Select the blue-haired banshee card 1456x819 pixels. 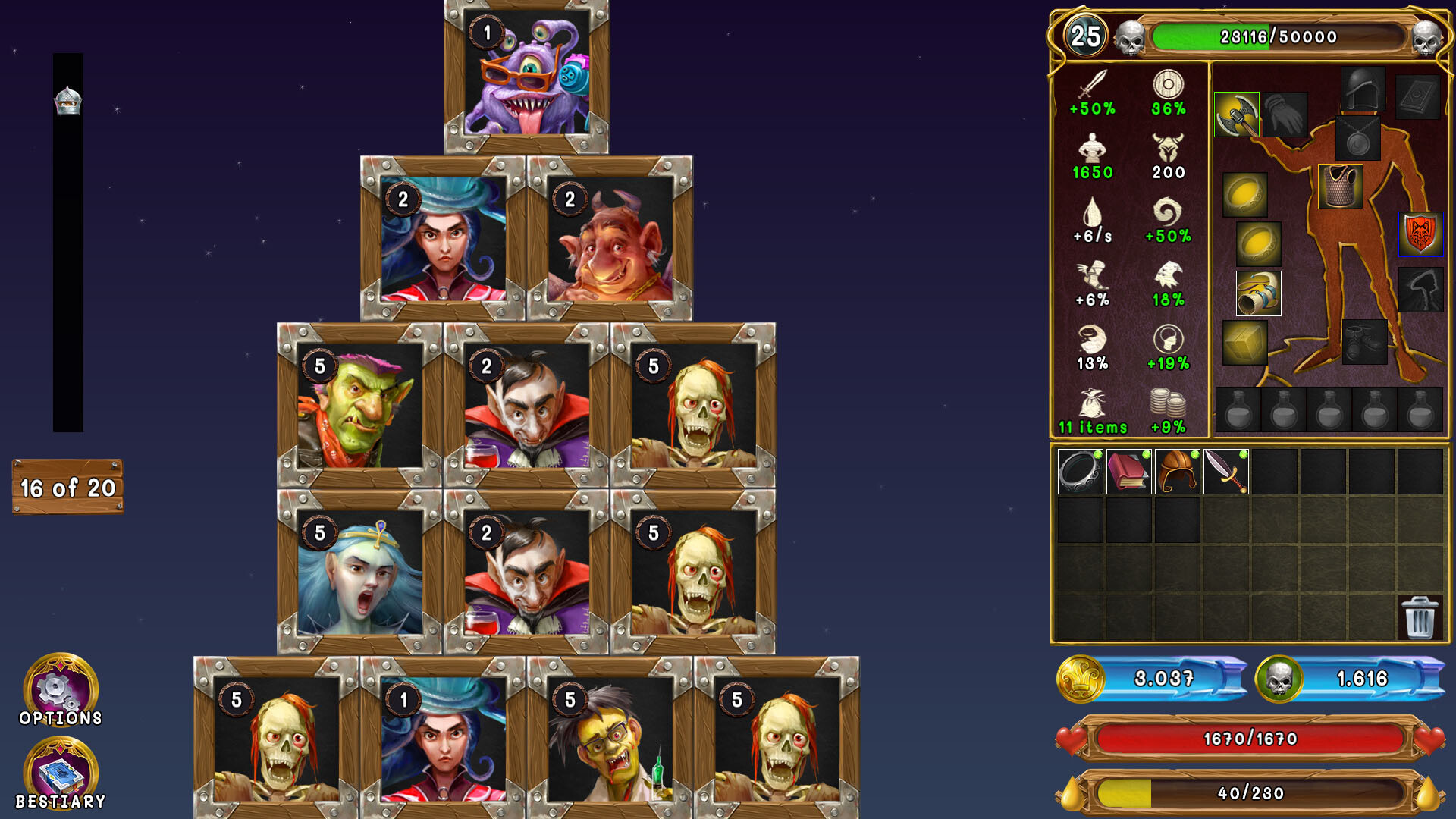tap(359, 573)
